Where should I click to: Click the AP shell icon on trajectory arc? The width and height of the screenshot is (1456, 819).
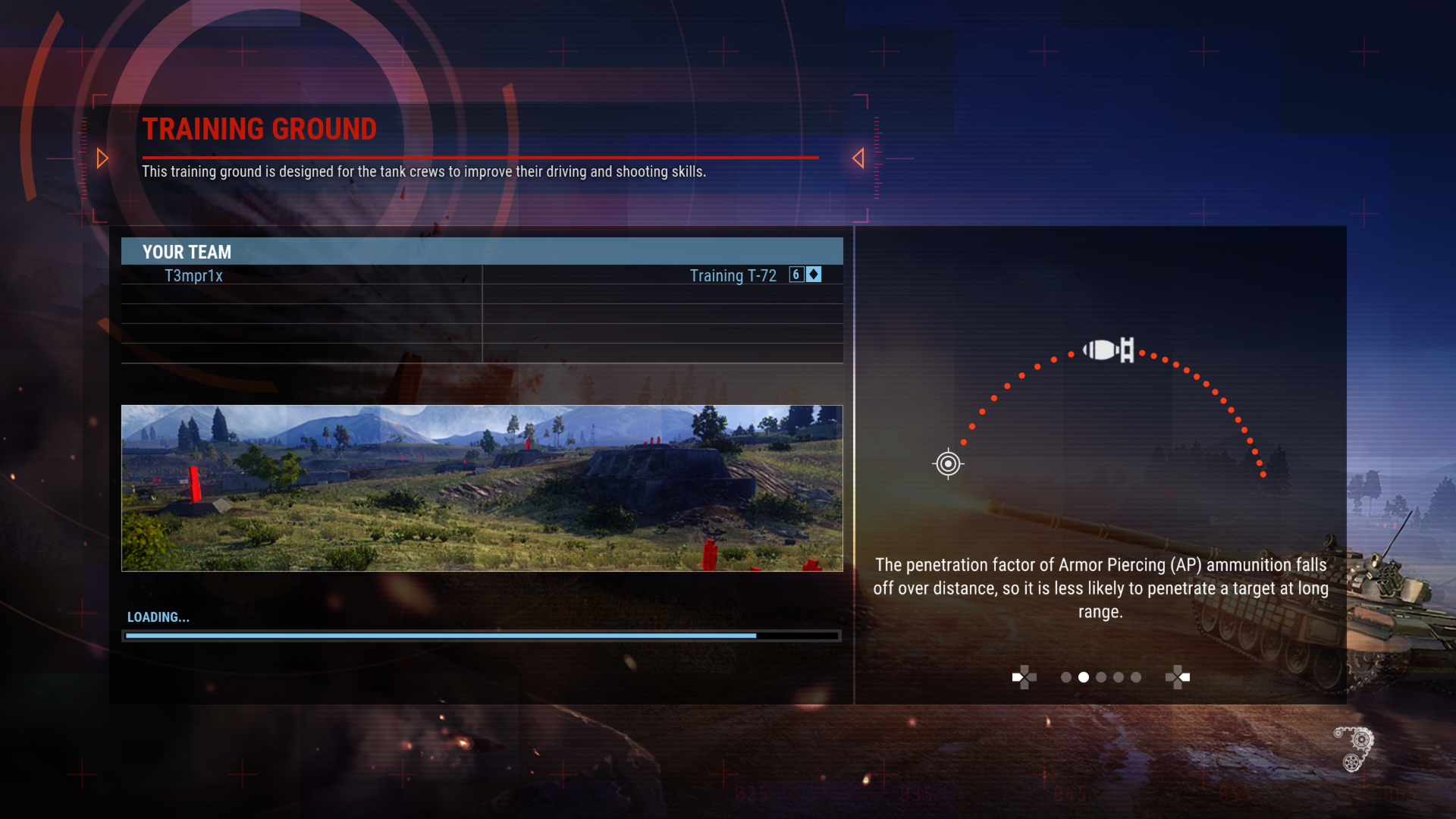(x=1108, y=350)
